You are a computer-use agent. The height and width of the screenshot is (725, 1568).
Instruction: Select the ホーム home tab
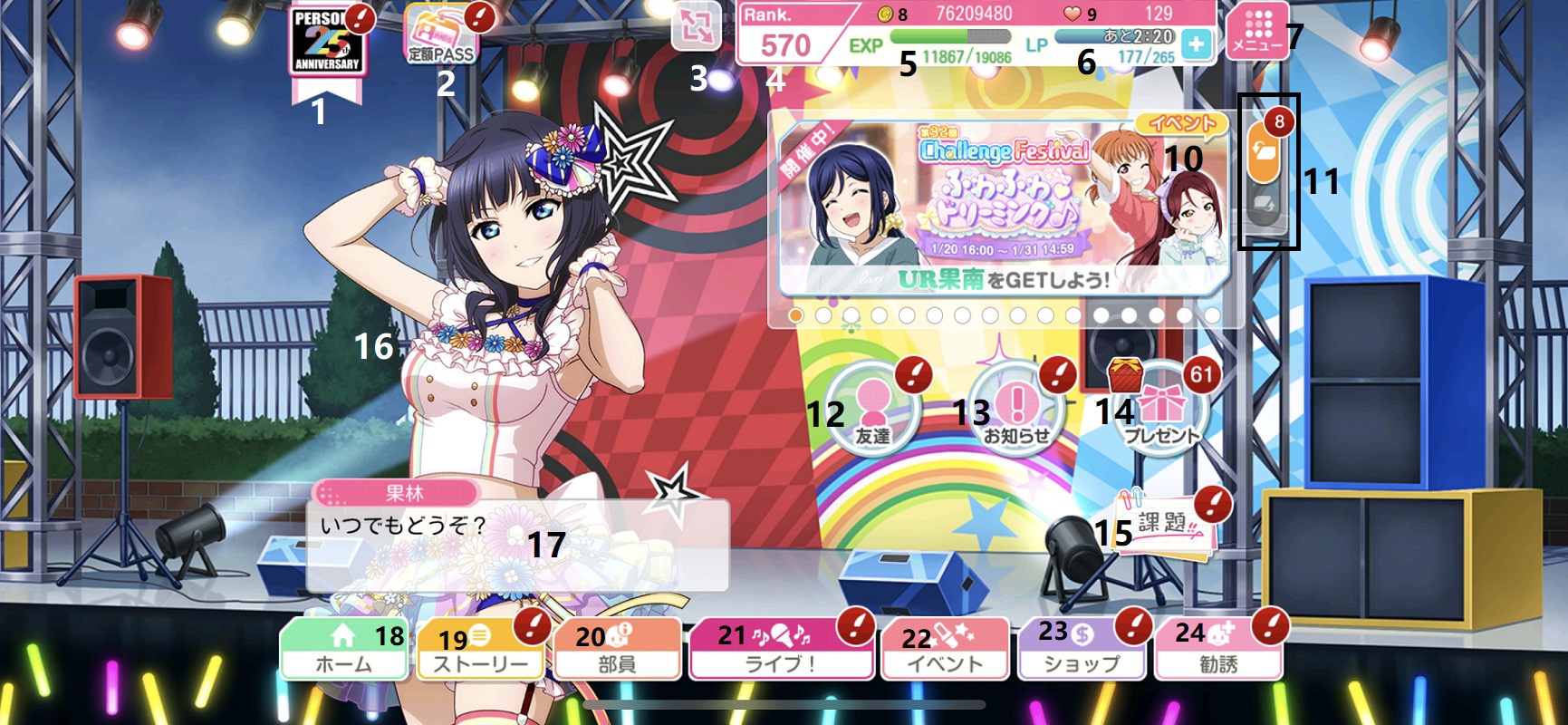pyautogui.click(x=344, y=649)
